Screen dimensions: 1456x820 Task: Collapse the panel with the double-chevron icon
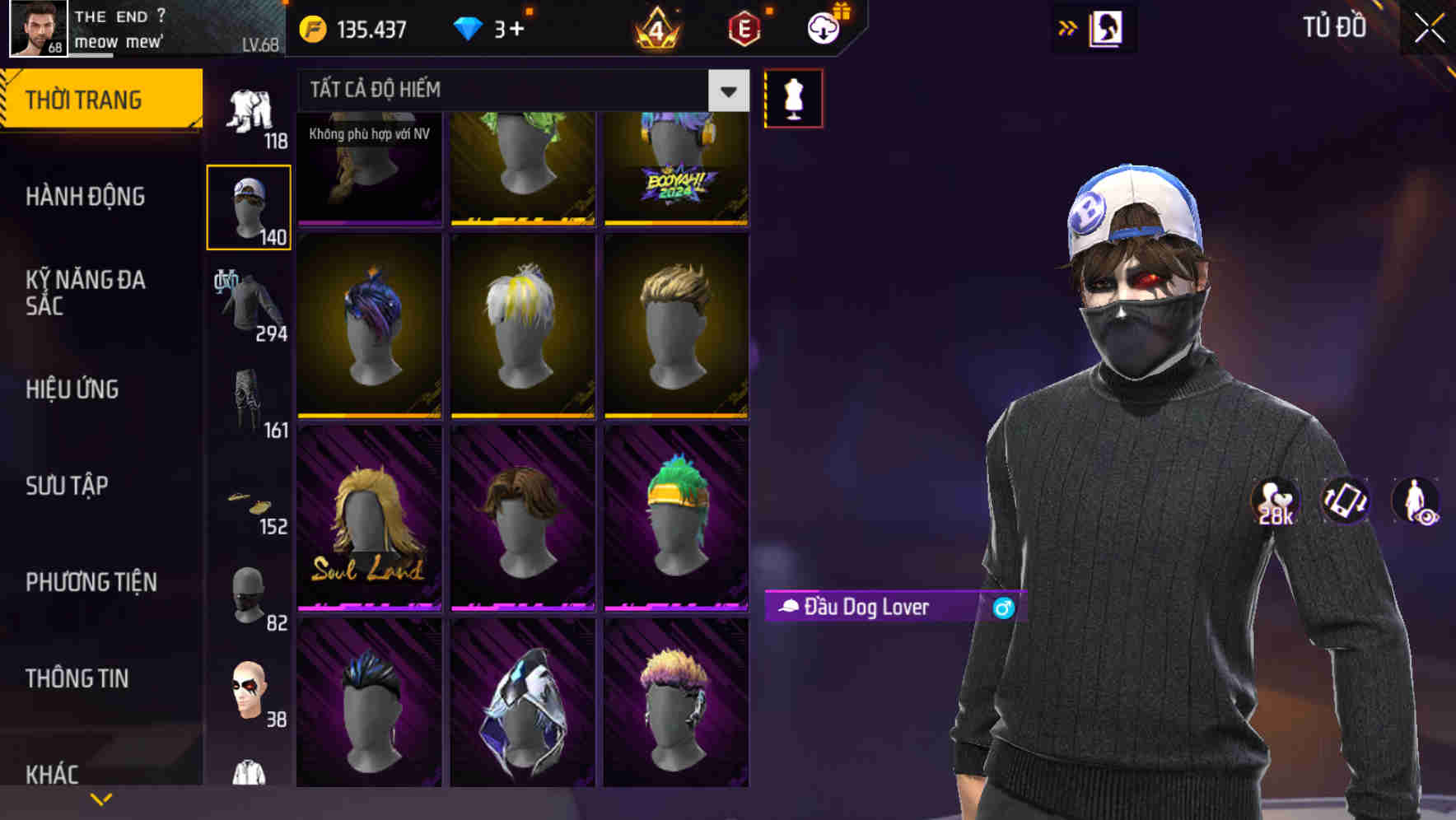1066,27
